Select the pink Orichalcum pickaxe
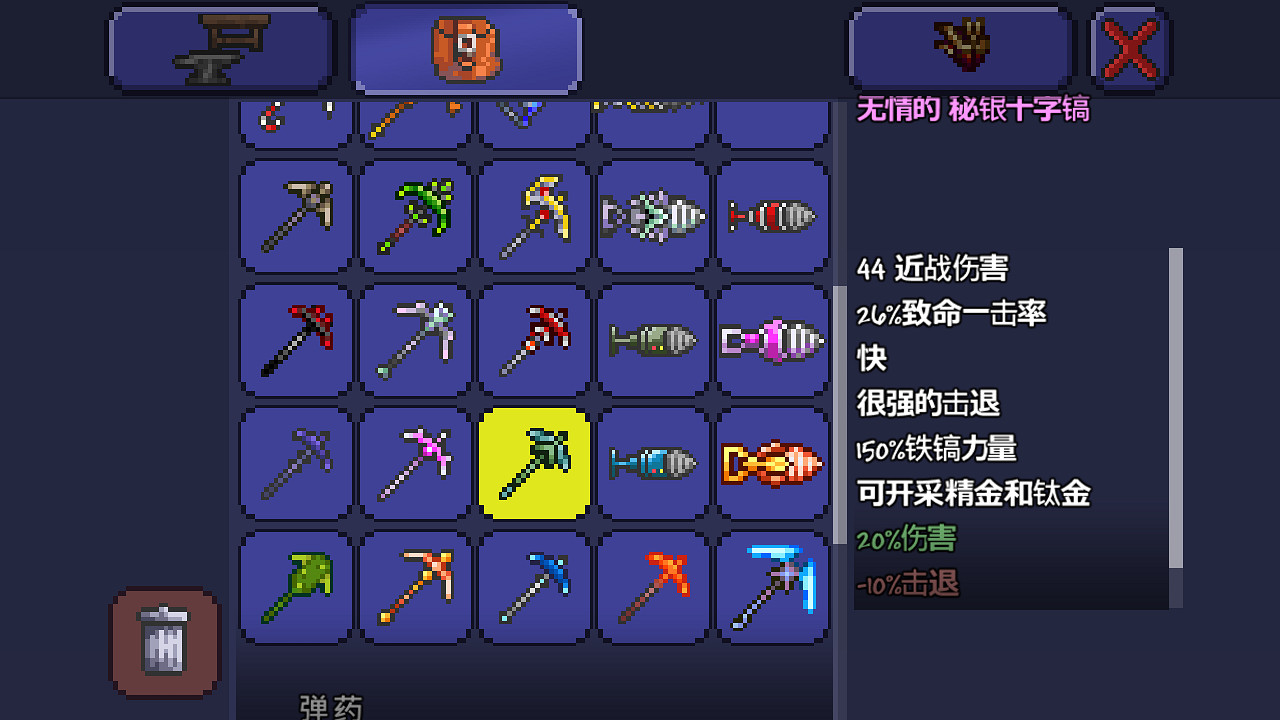The image size is (1280, 720). click(414, 463)
